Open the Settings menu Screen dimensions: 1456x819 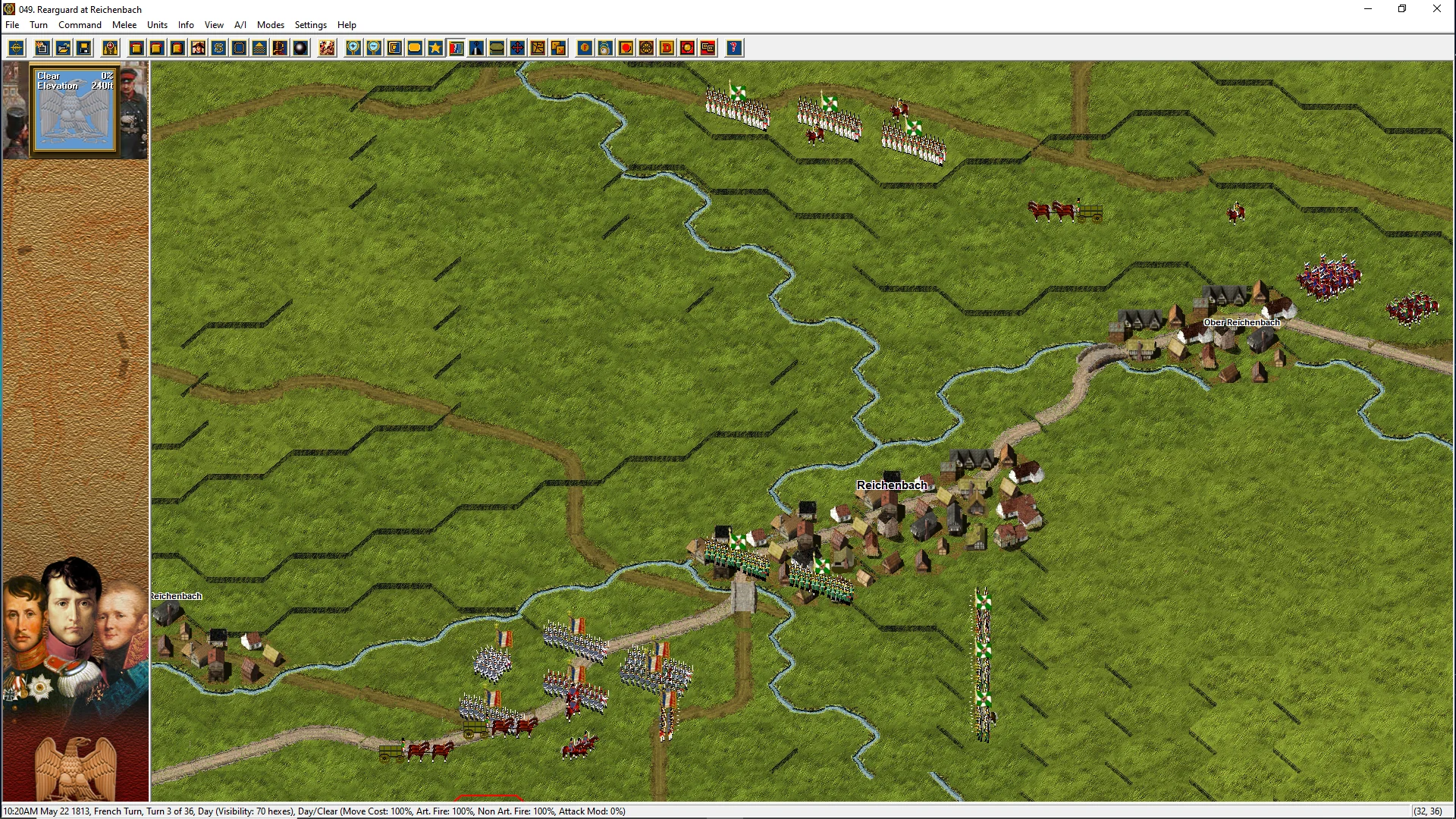click(x=310, y=25)
